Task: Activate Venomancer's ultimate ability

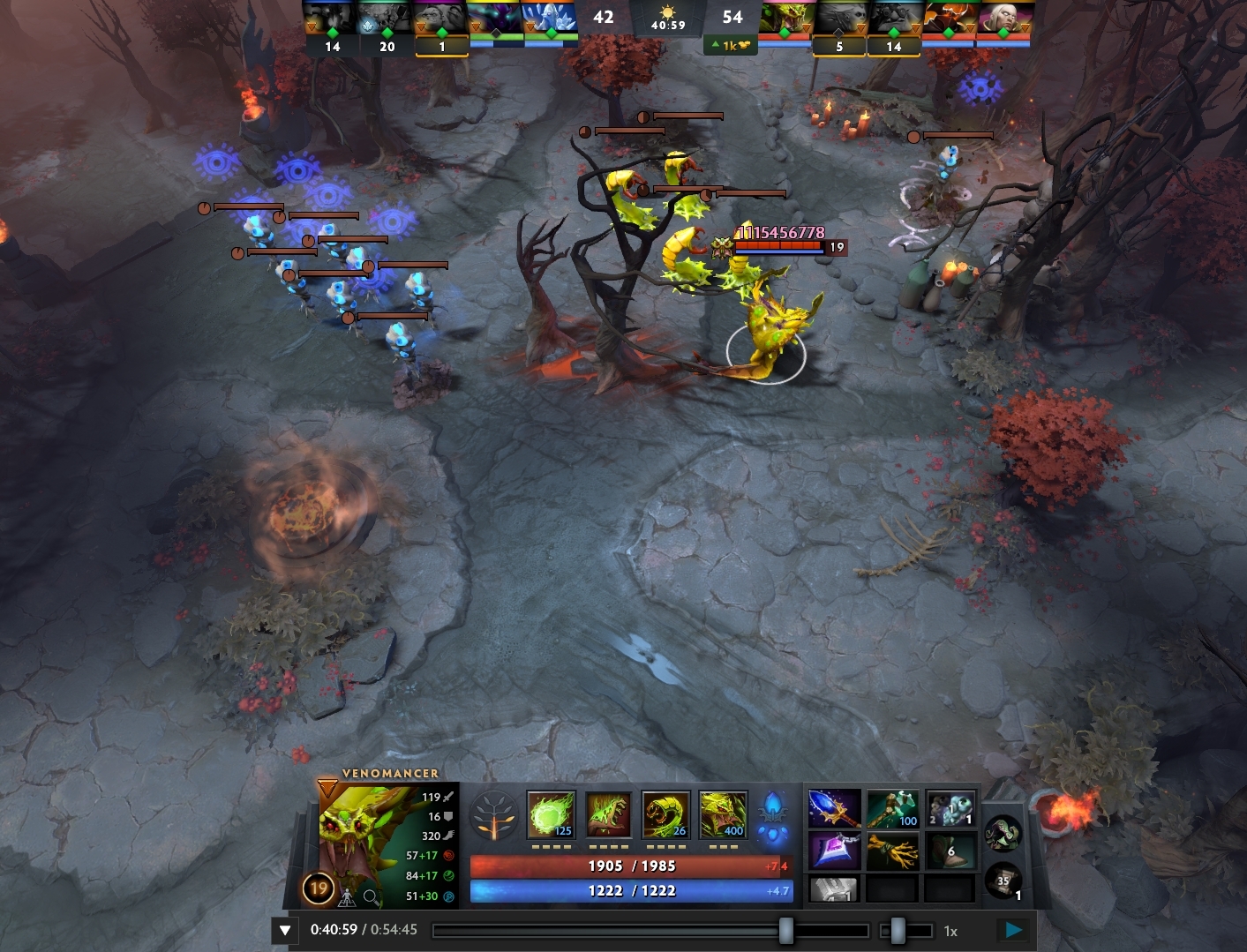Action: [x=725, y=816]
